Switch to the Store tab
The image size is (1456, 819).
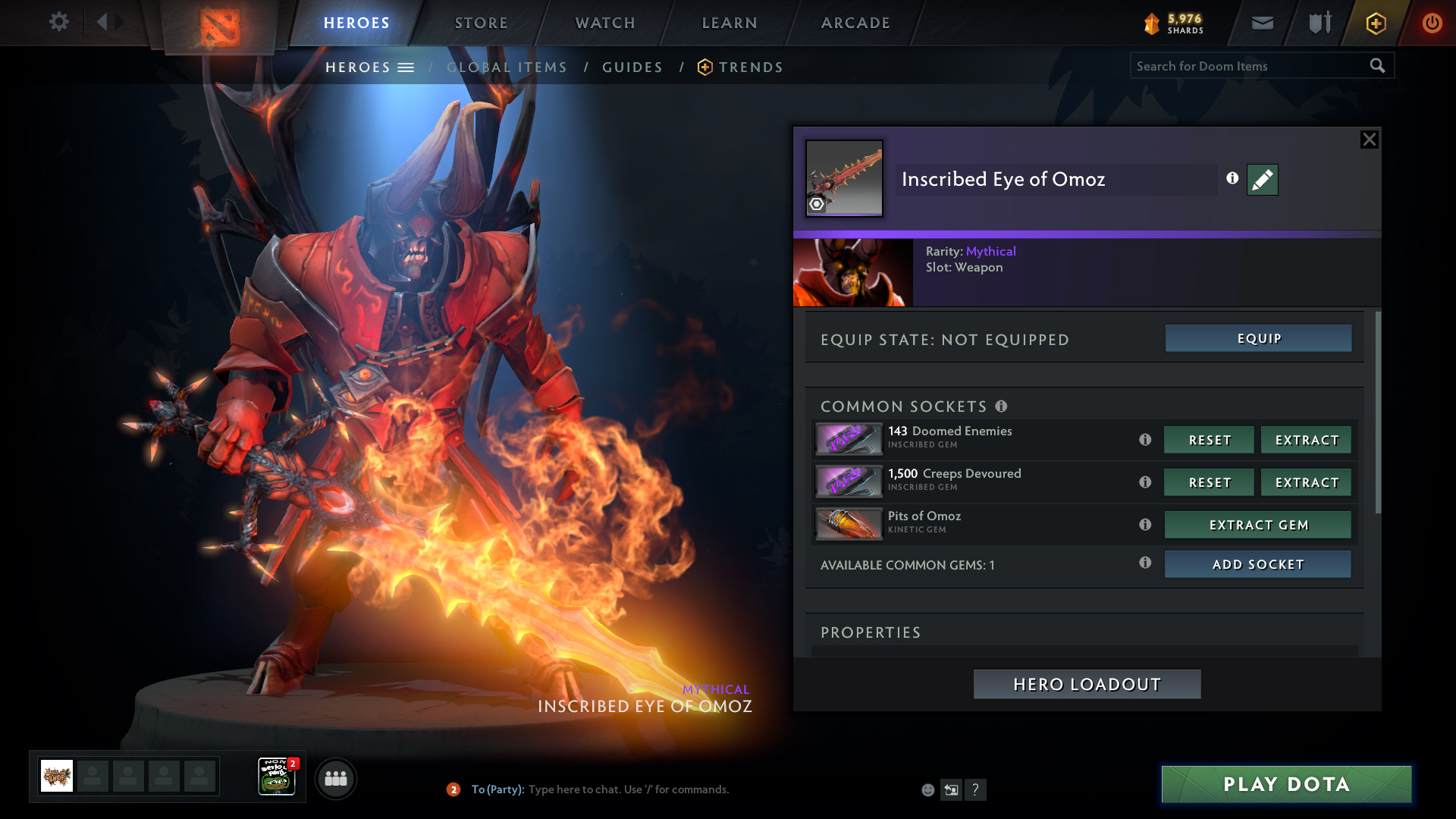481,23
